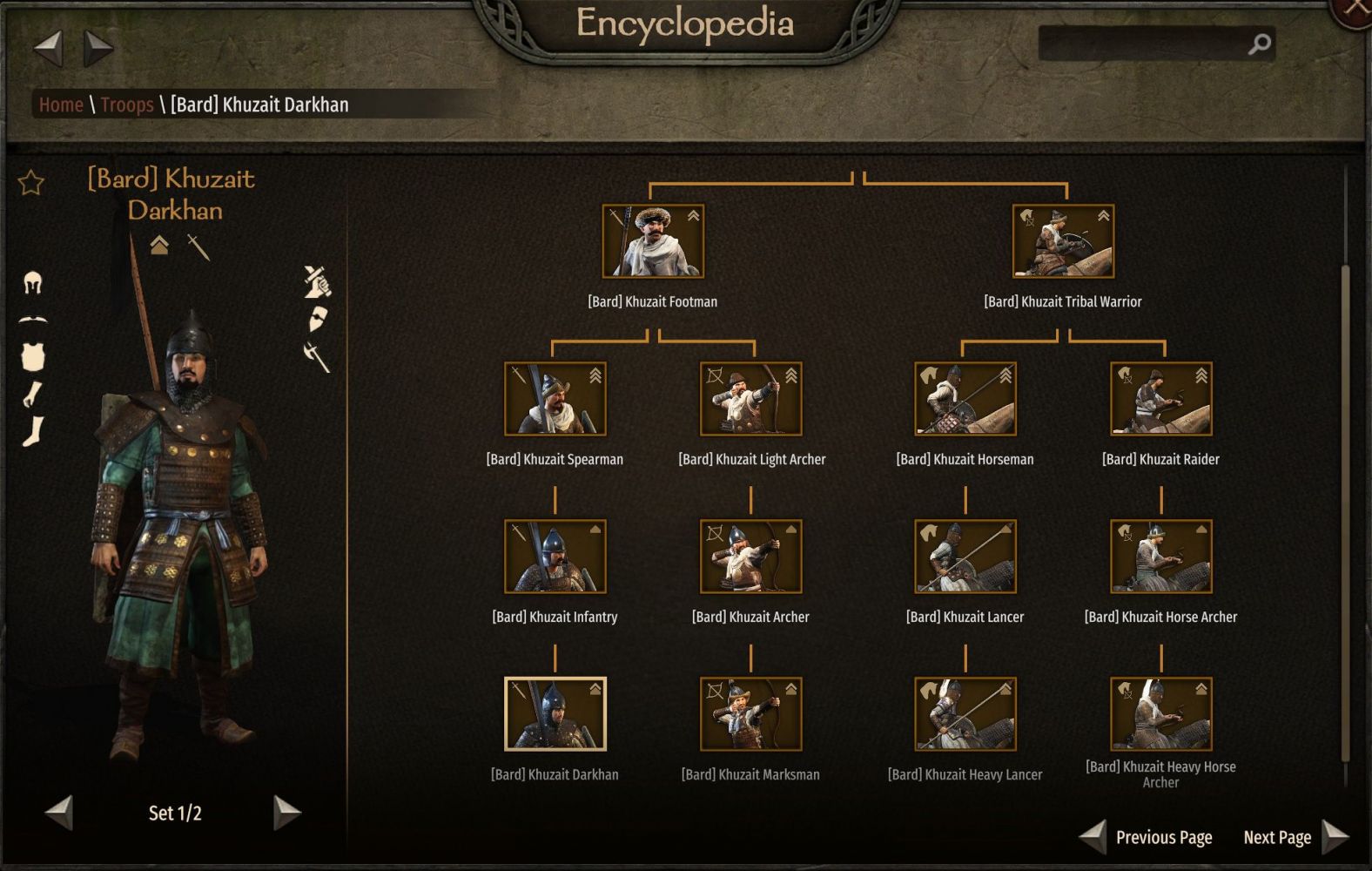Screen dimensions: 1372x871
Task: Close the Encyclopedia window
Action: 1356,9
